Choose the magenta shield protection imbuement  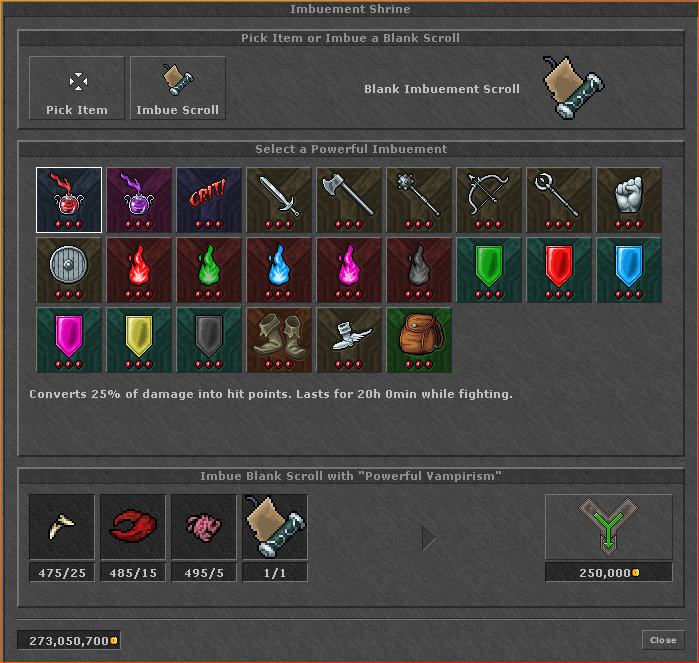(x=69, y=339)
